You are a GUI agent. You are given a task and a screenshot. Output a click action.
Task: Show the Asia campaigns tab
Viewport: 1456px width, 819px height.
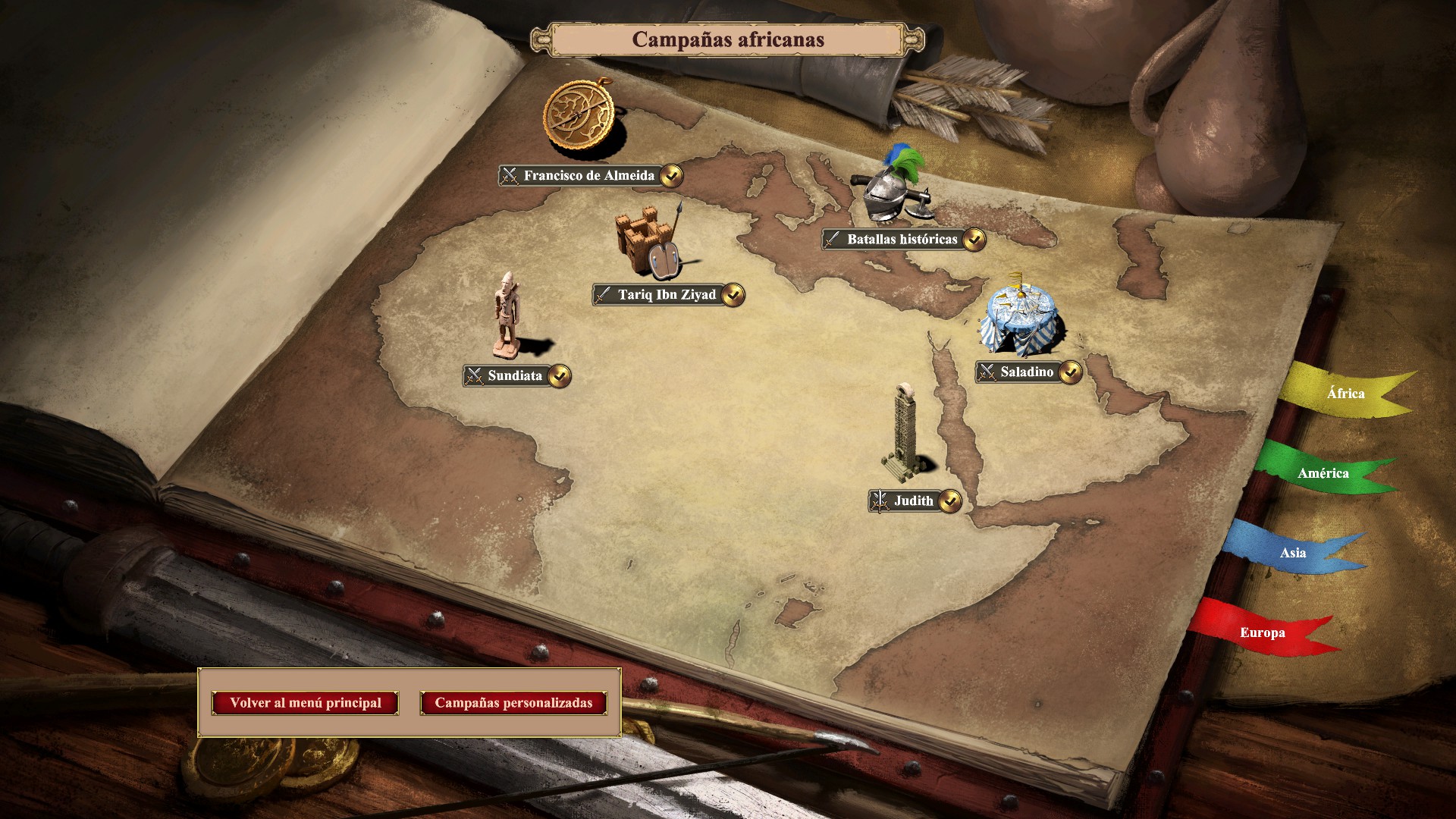pos(1292,553)
